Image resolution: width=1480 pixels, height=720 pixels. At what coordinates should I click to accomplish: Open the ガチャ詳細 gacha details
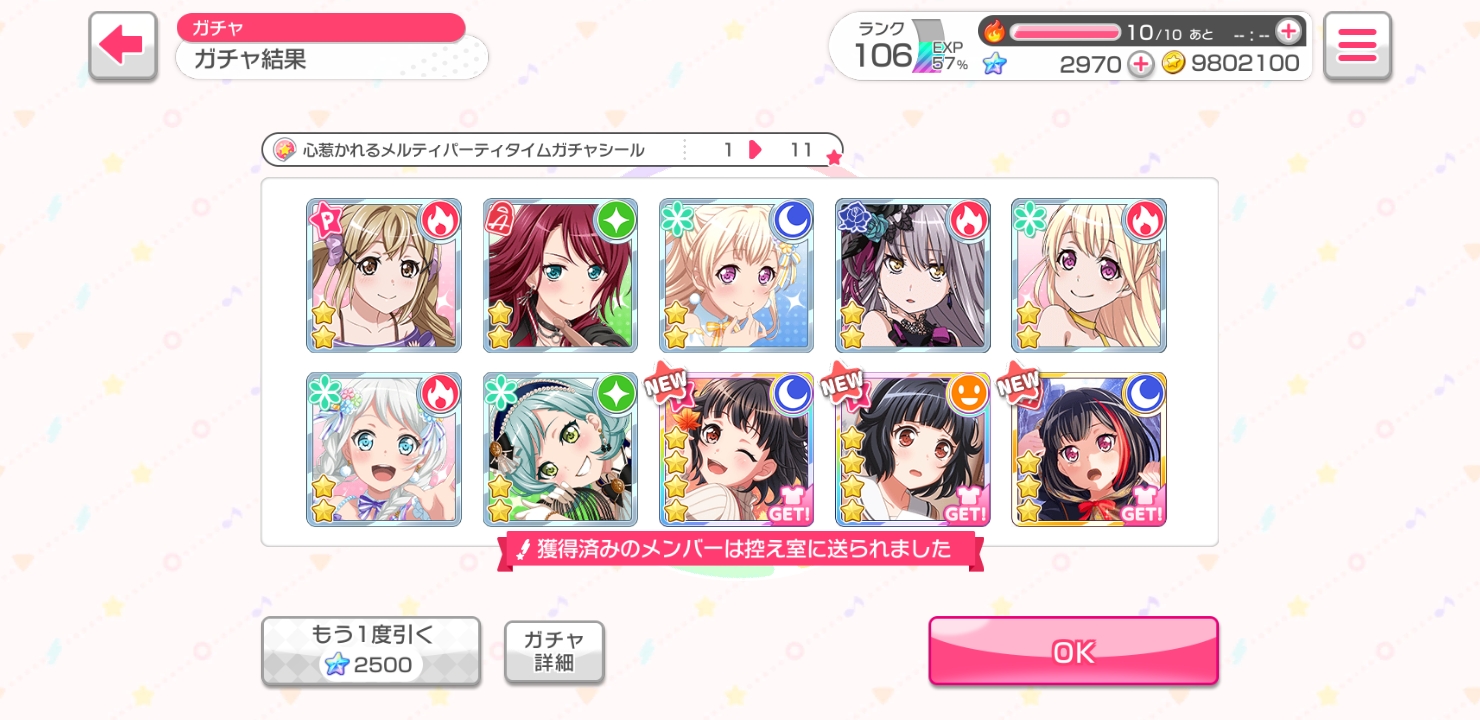[x=554, y=651]
